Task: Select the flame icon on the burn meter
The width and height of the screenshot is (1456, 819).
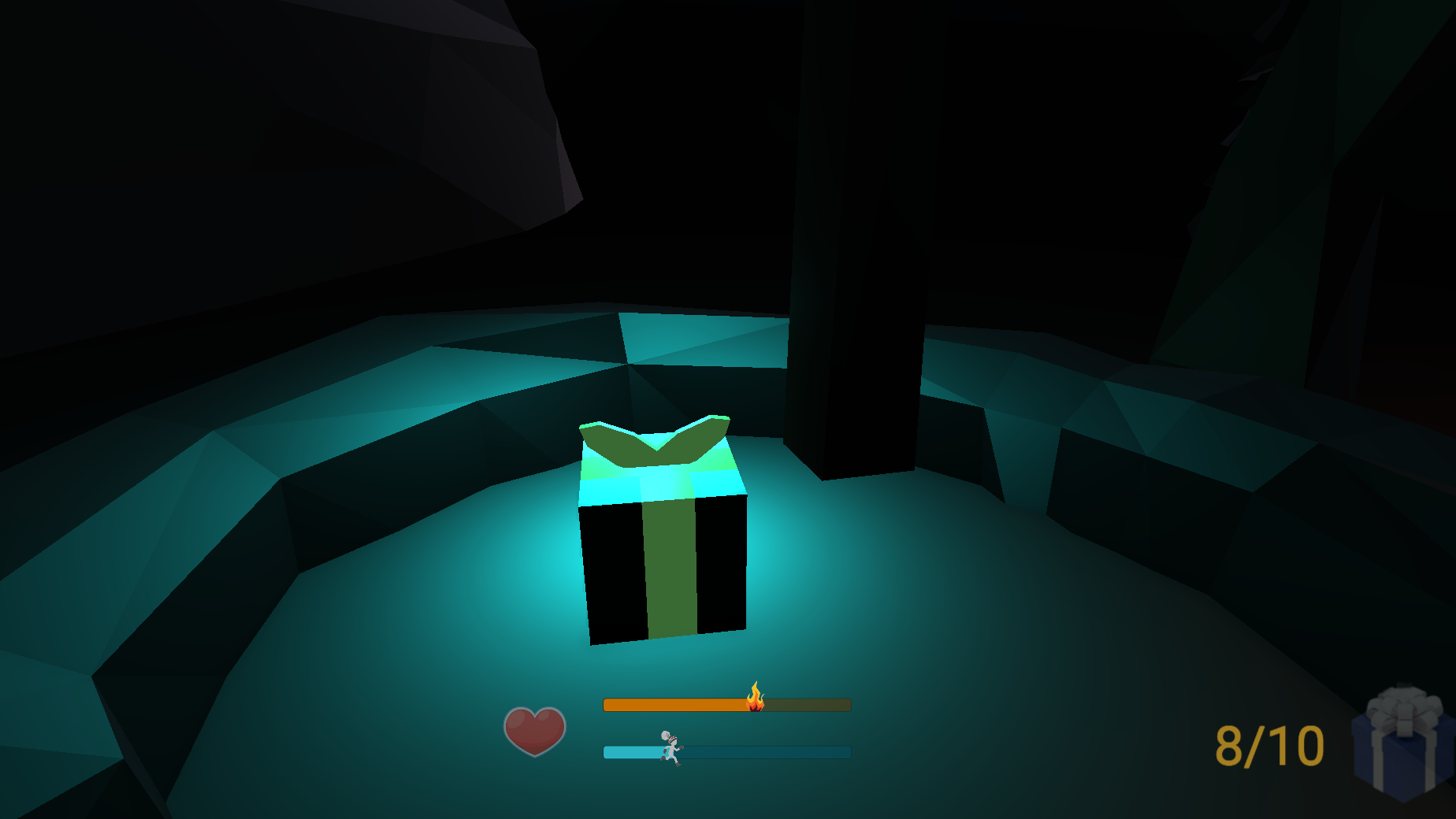Action: pyautogui.click(x=755, y=700)
